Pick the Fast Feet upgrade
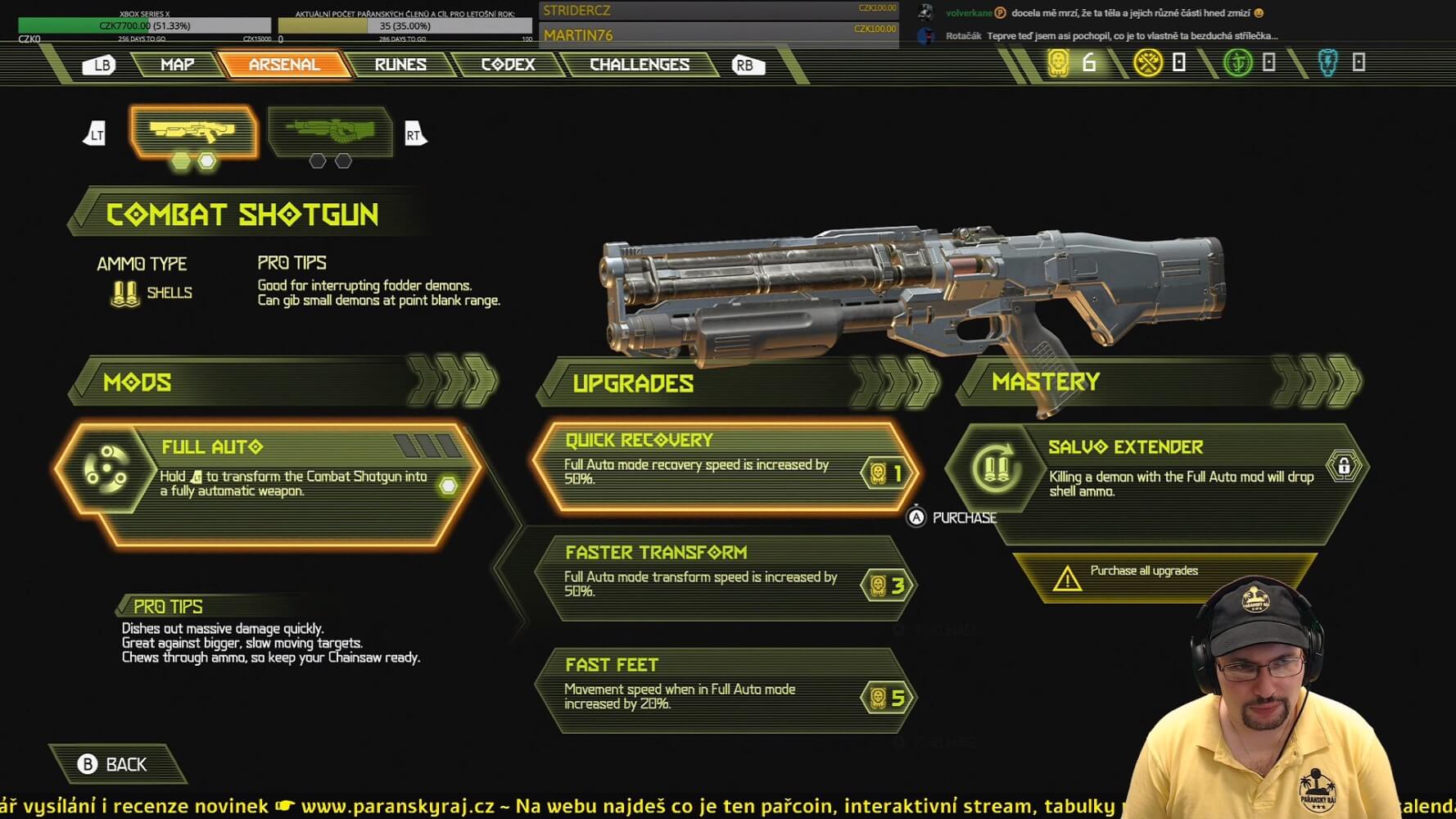1456x819 pixels. (x=725, y=691)
